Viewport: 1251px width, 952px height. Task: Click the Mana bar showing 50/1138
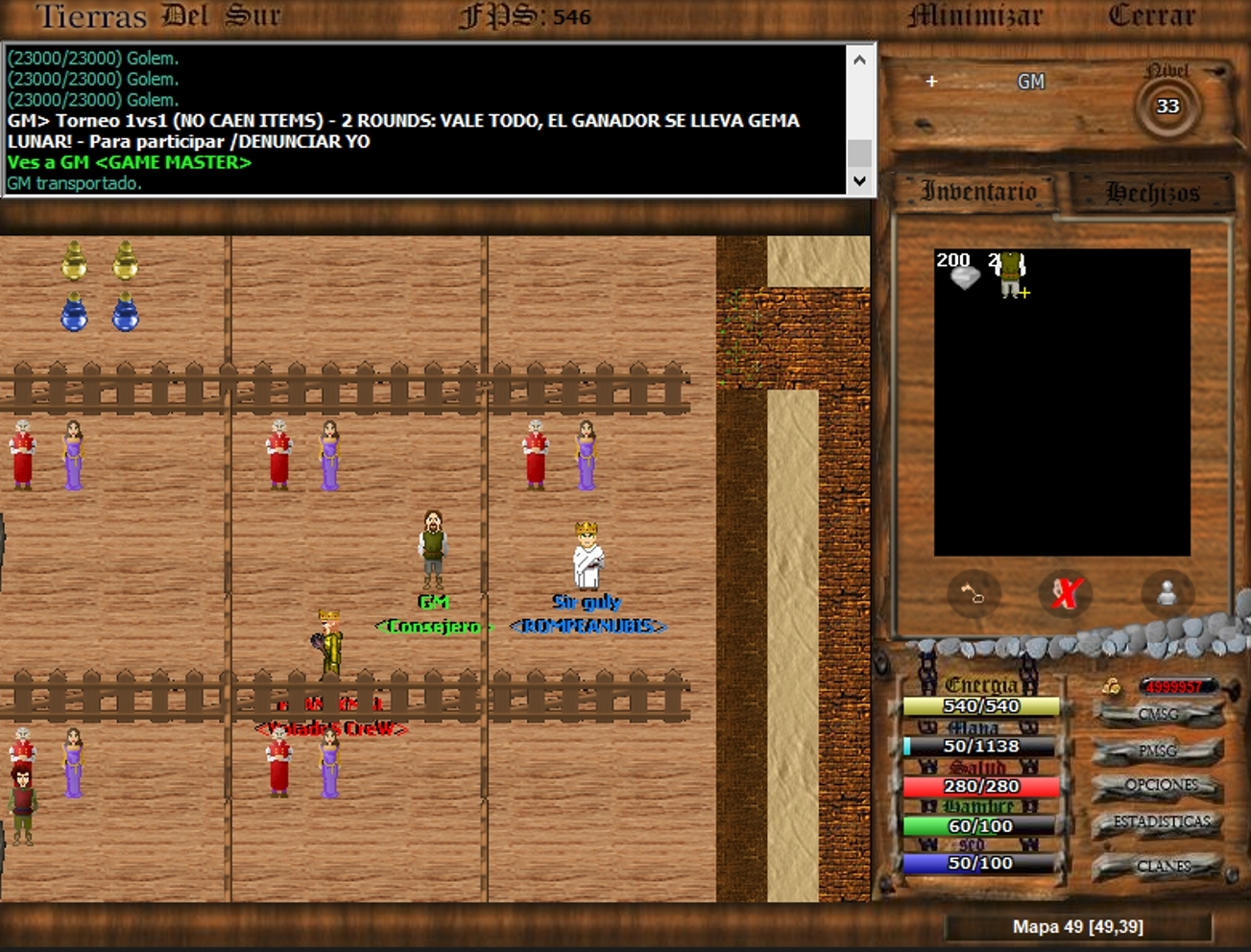(981, 745)
